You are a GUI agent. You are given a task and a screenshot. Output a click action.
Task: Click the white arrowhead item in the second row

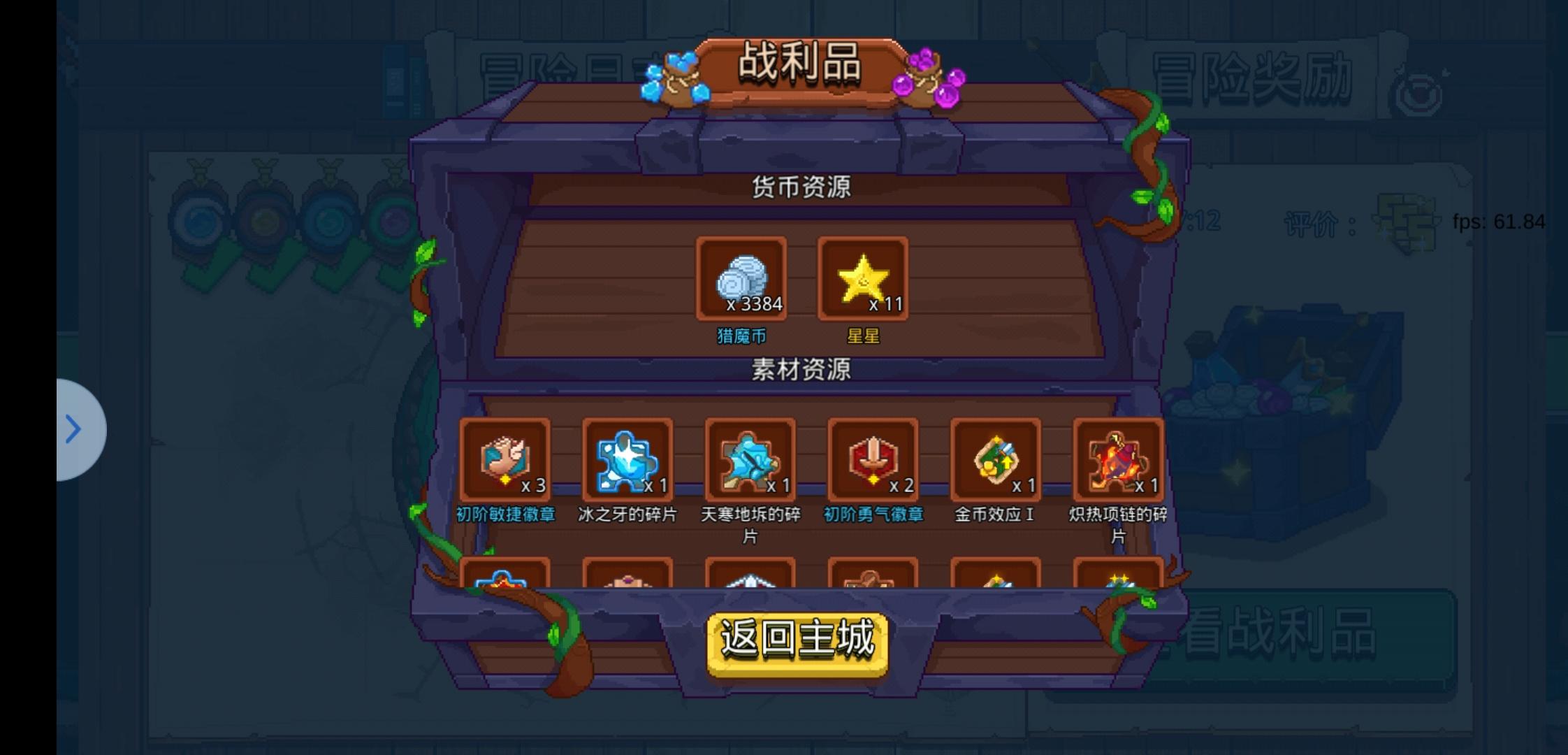pos(750,580)
